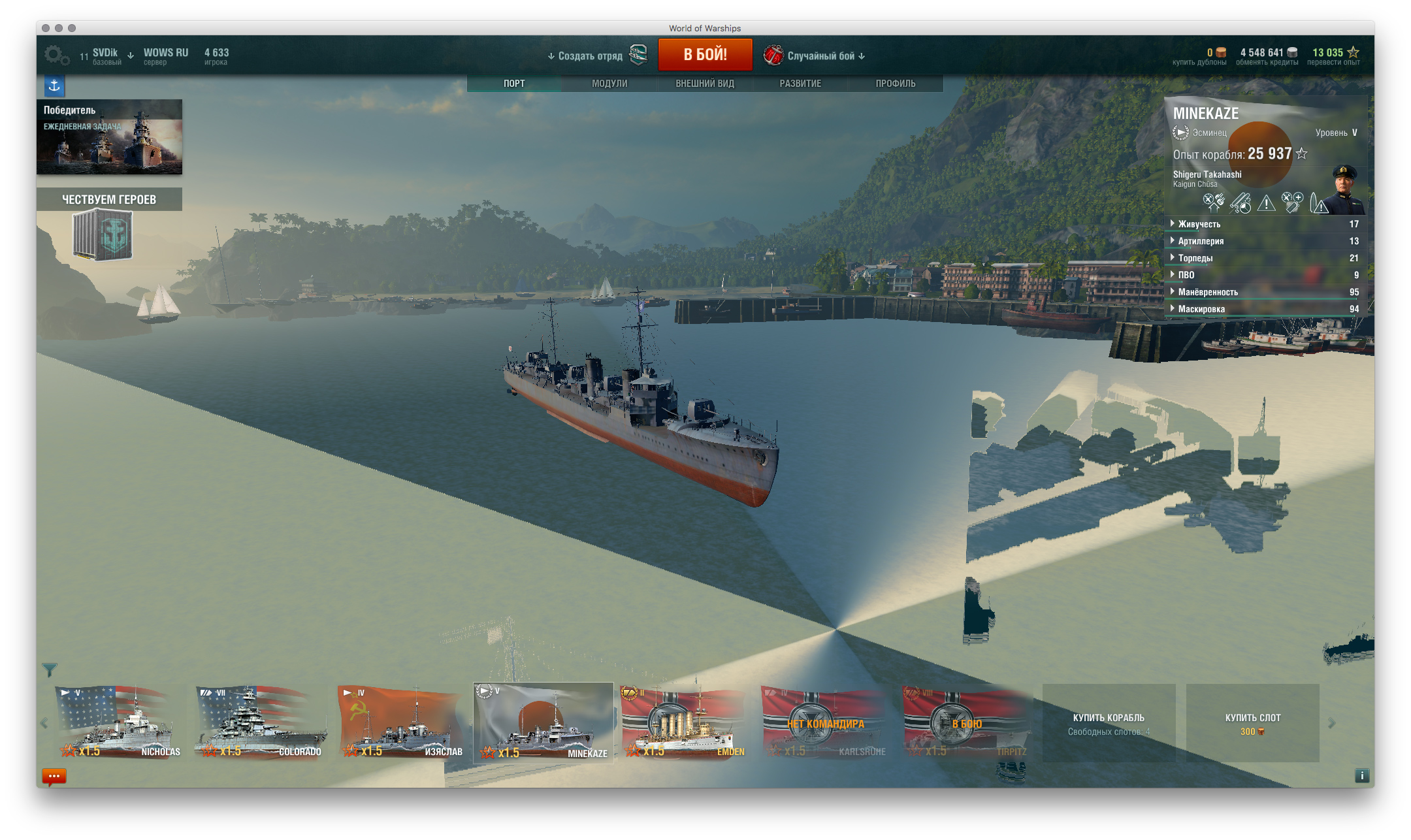Start battle with the В БОЙ! button

(705, 55)
